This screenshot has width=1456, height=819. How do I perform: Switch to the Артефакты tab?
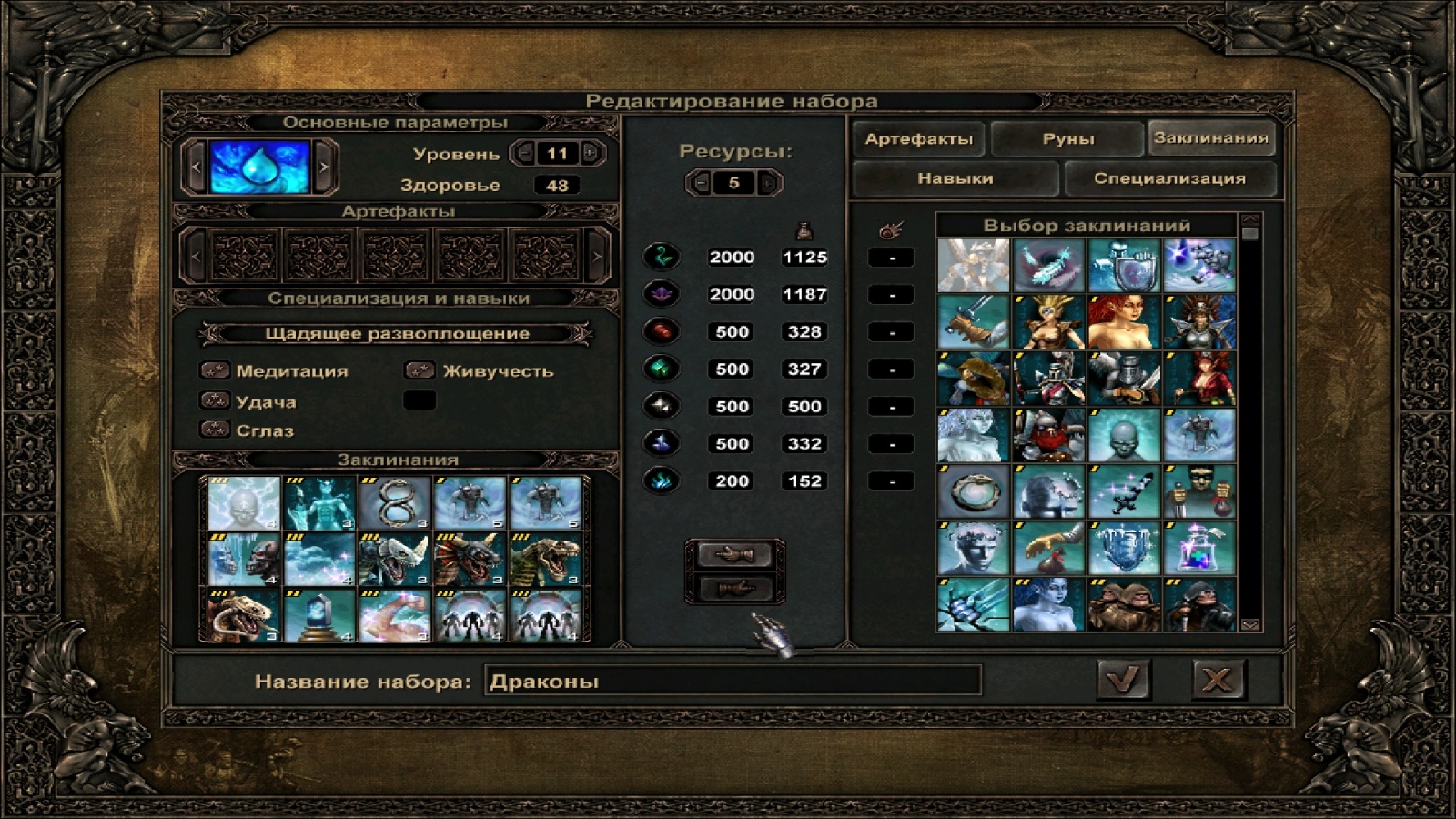[918, 139]
